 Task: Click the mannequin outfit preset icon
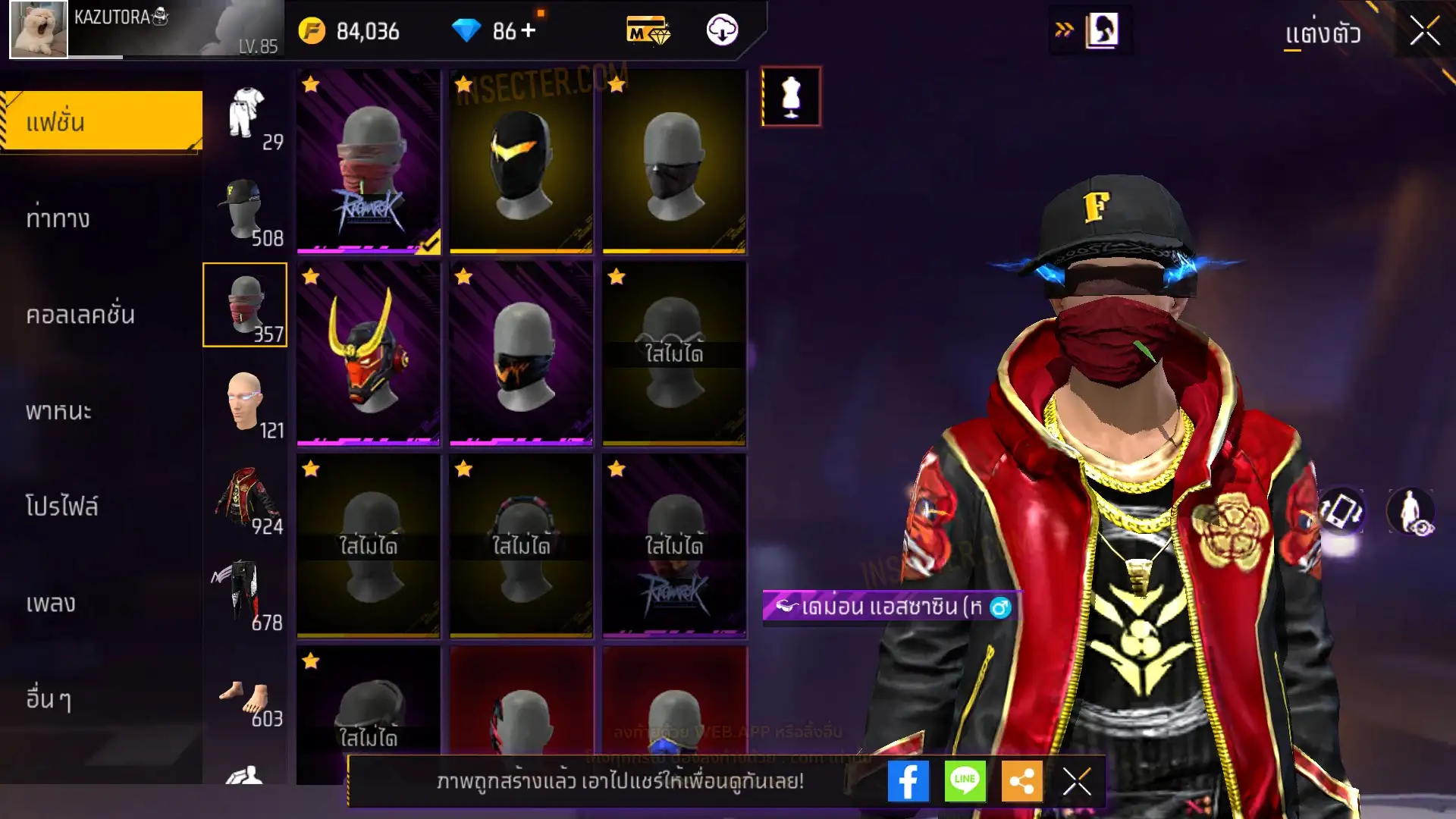(x=791, y=96)
